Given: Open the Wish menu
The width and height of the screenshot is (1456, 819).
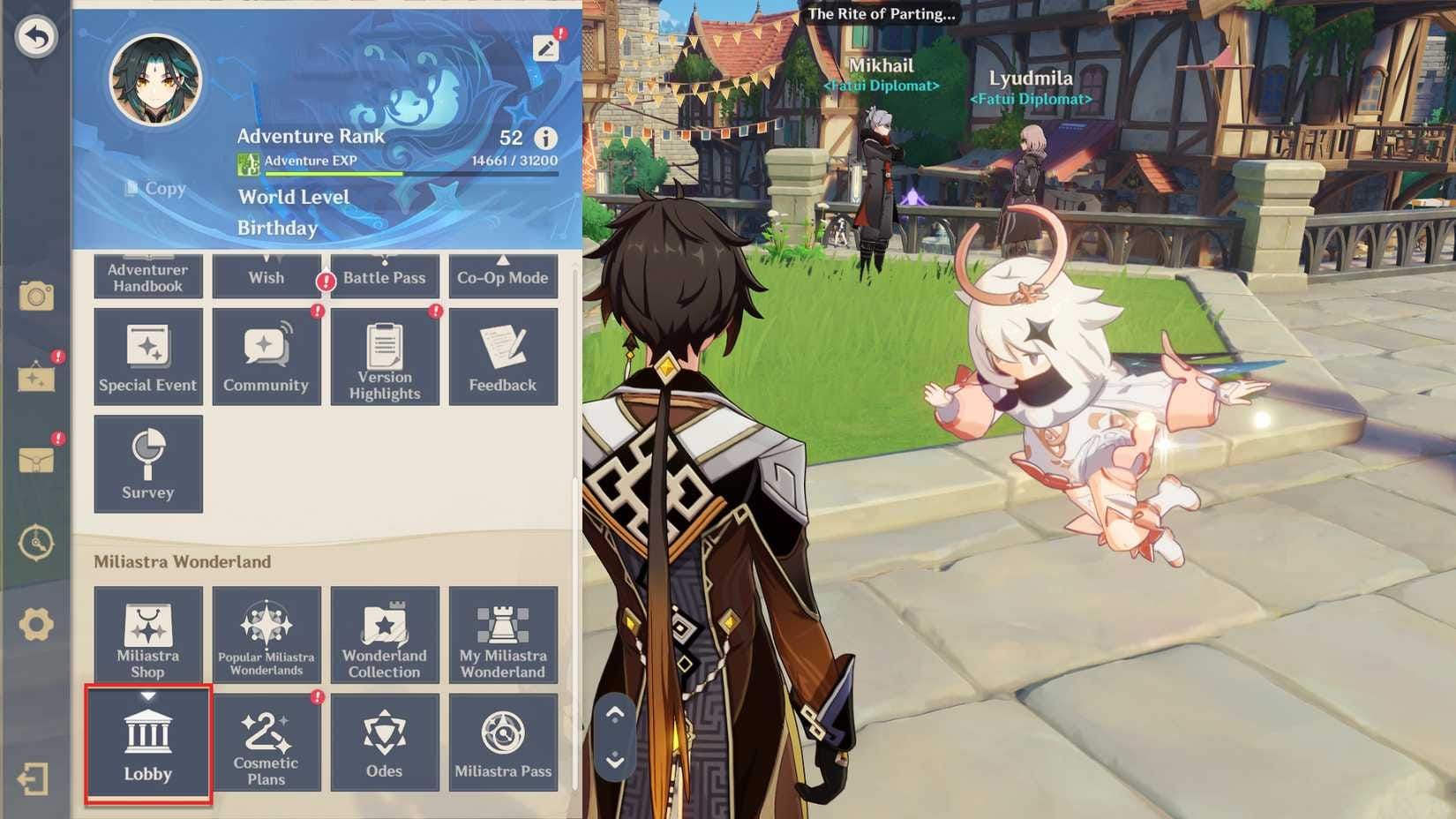Looking at the screenshot, I should 266,274.
